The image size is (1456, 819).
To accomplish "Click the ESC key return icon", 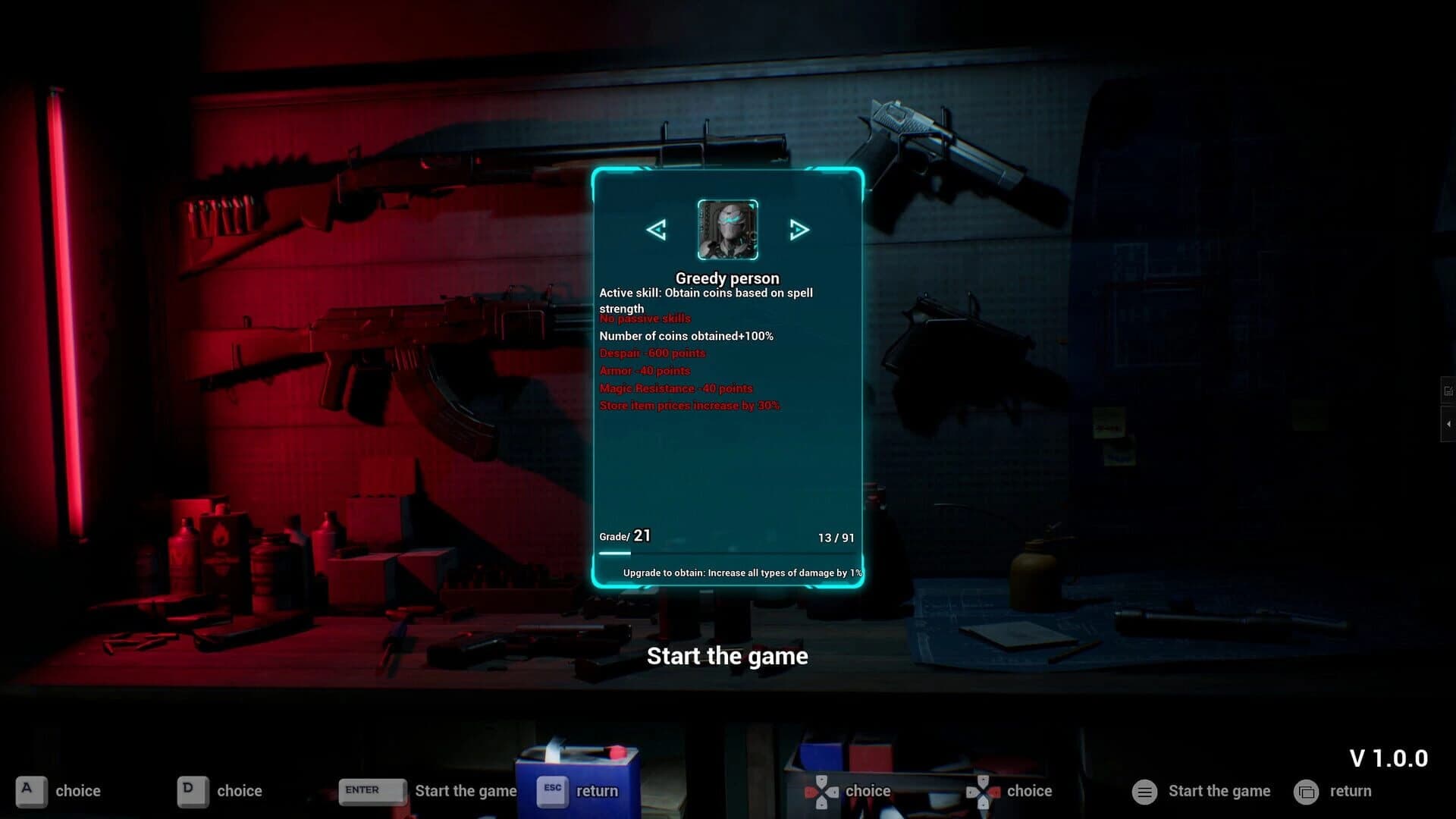I will (x=551, y=791).
